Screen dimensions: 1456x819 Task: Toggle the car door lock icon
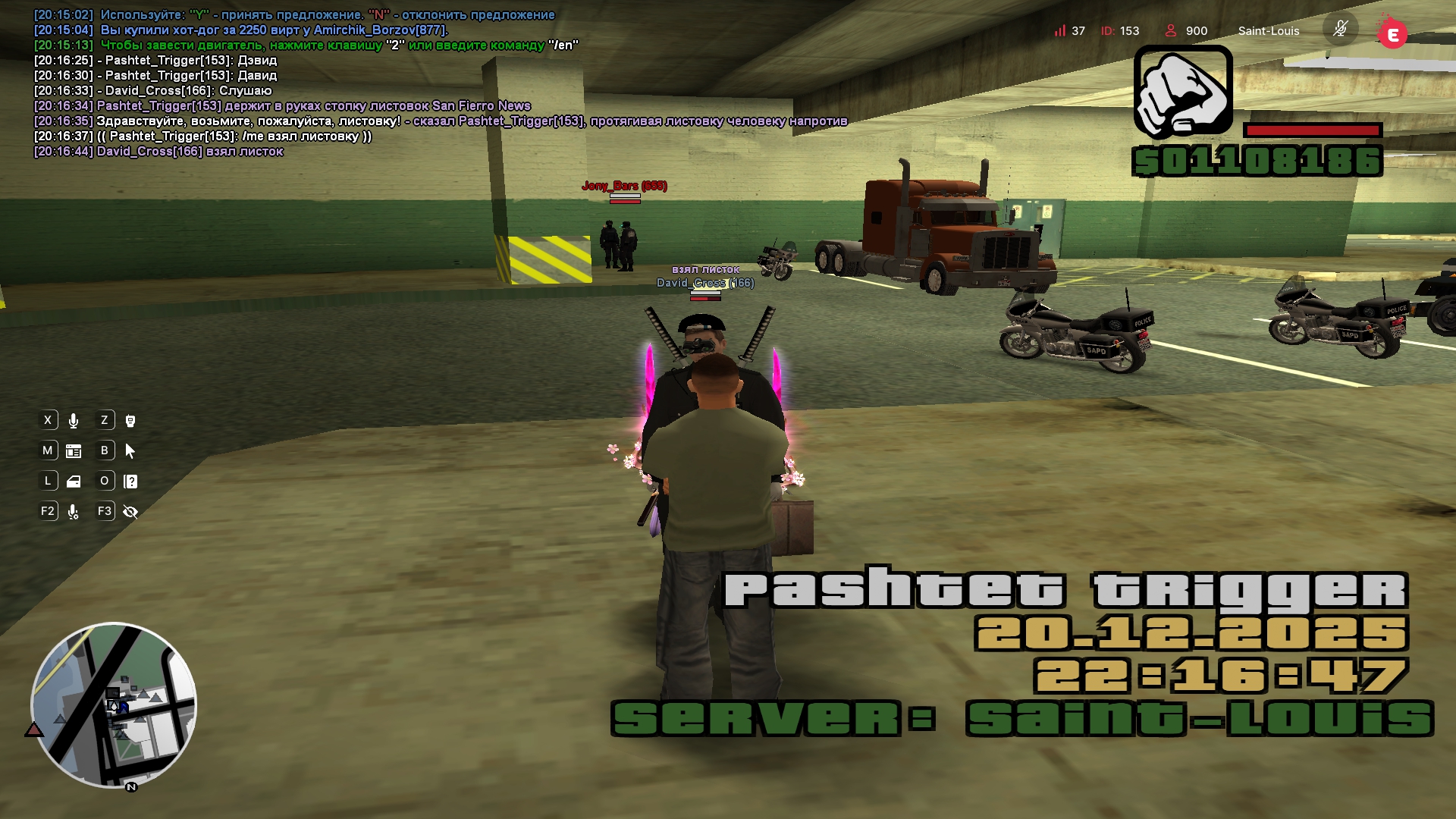point(74,482)
